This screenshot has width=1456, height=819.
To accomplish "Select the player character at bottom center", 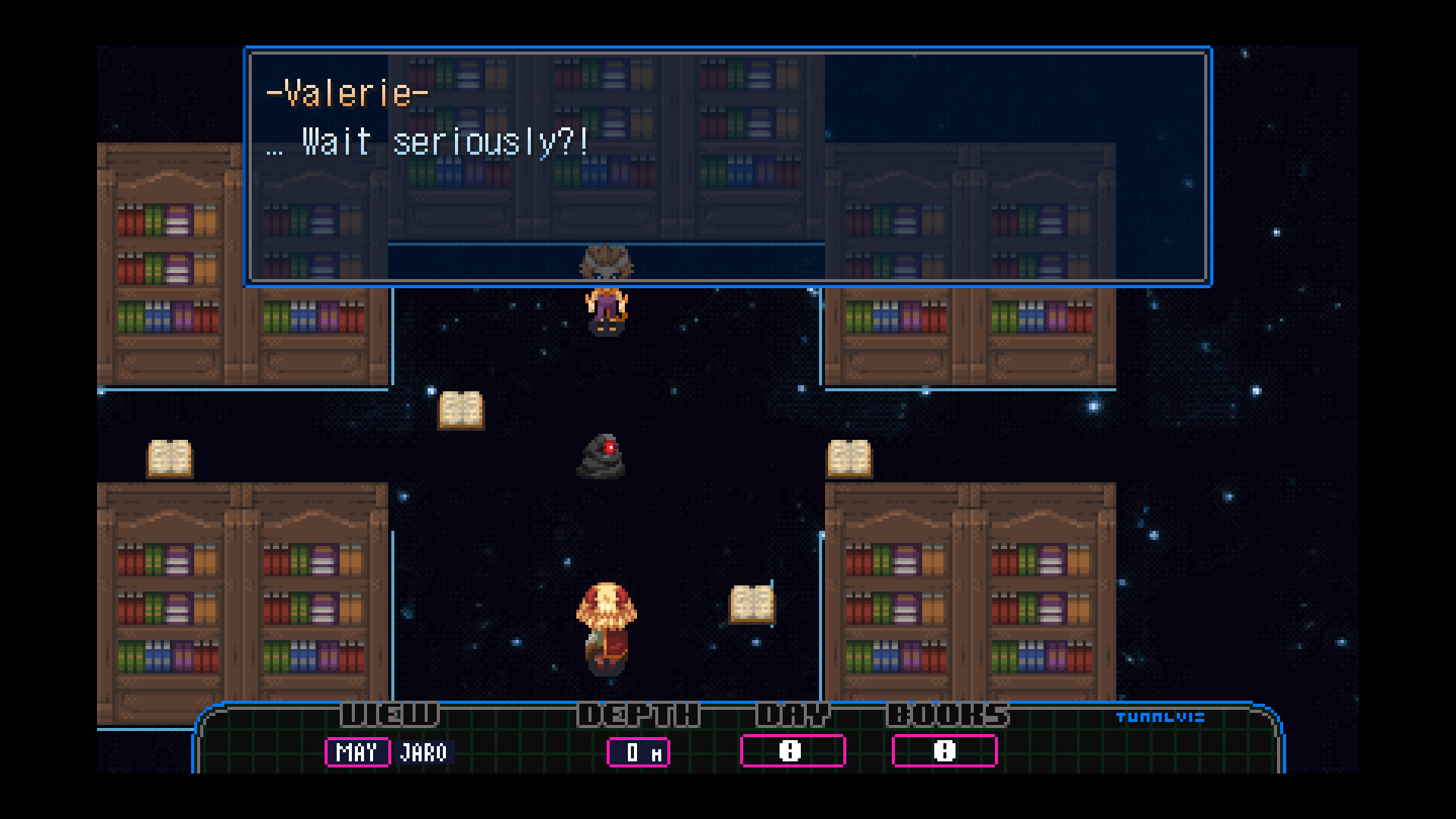I will click(x=604, y=629).
